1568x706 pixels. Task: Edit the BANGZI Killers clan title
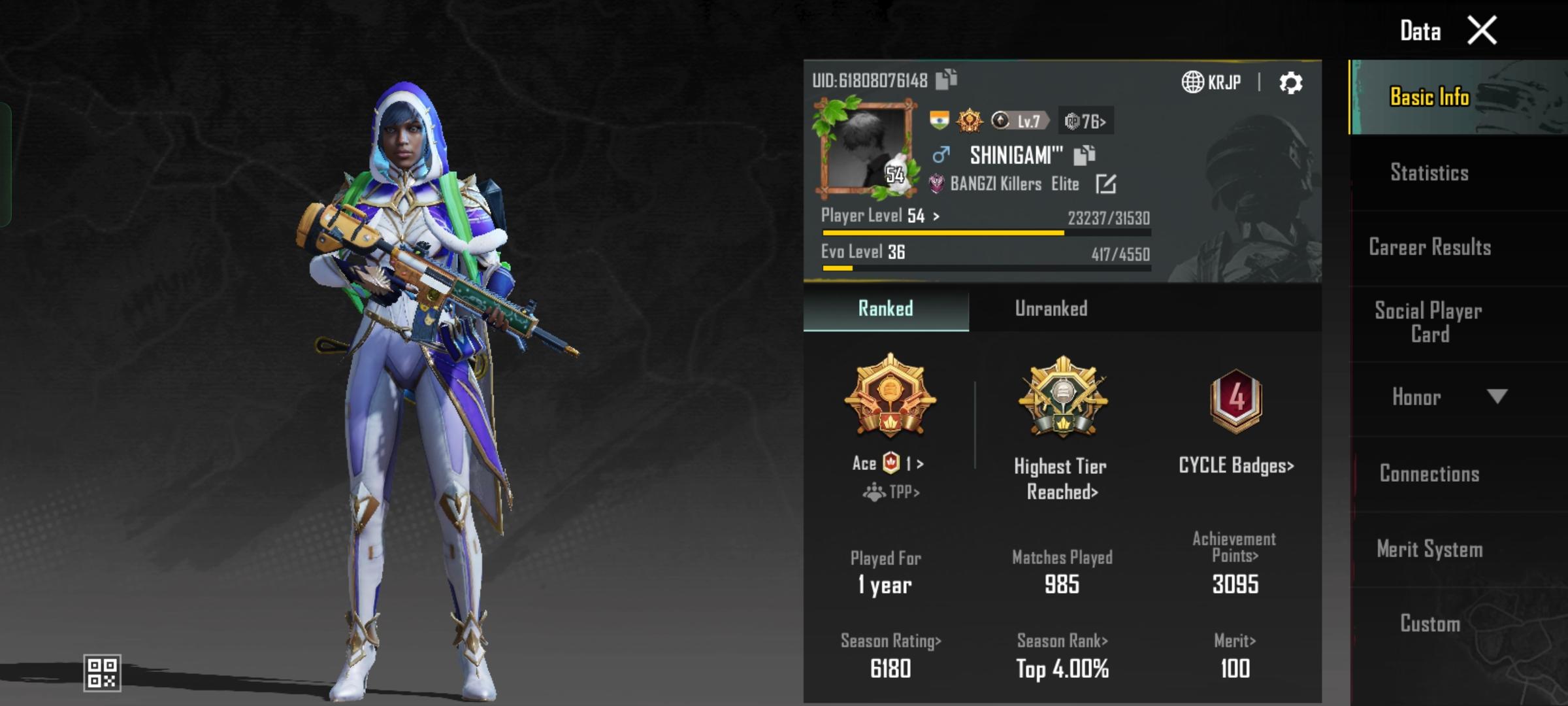tap(1105, 184)
